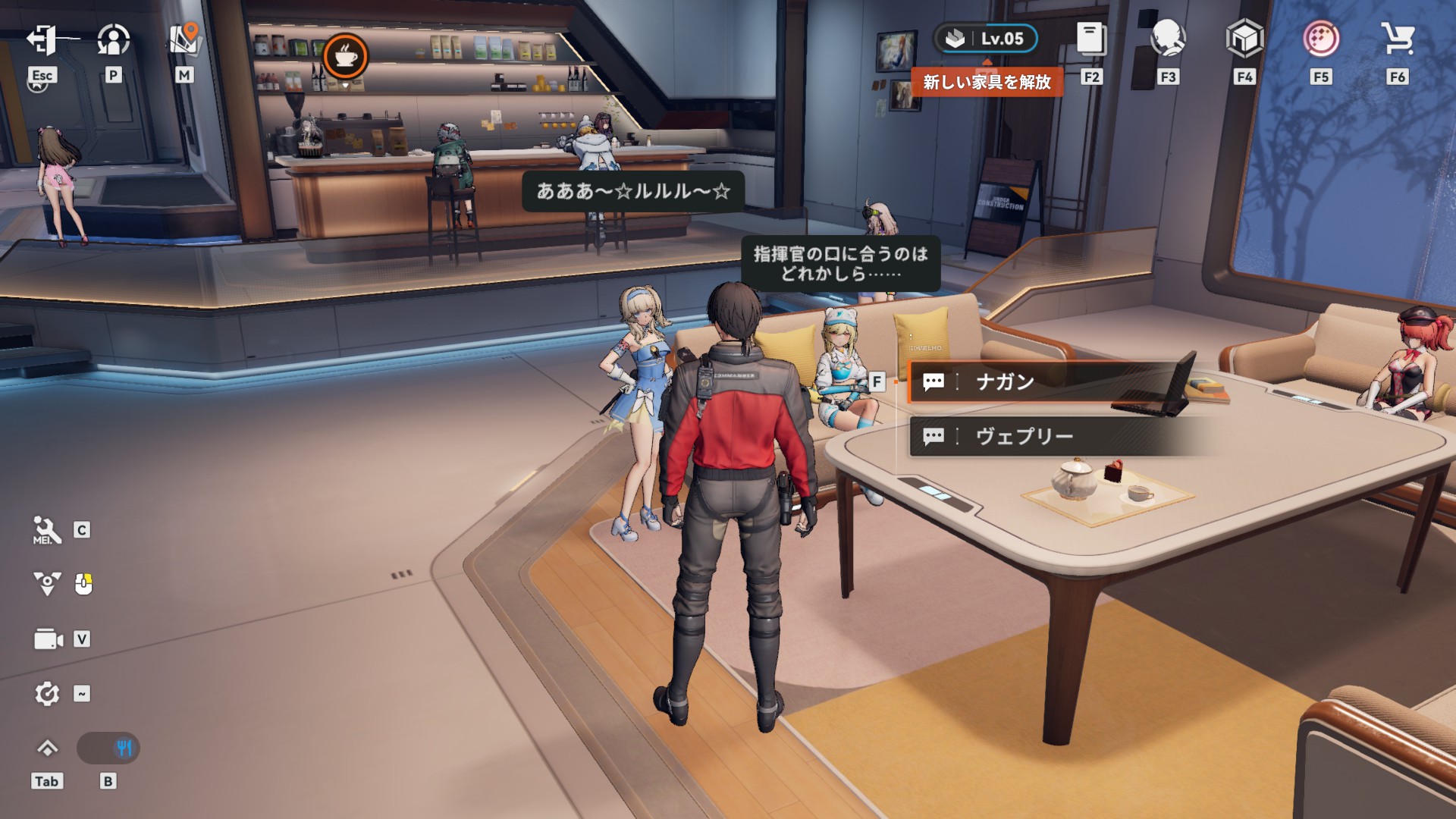Open the MEI wrench tools icon
The width and height of the screenshot is (1456, 819).
[46, 530]
